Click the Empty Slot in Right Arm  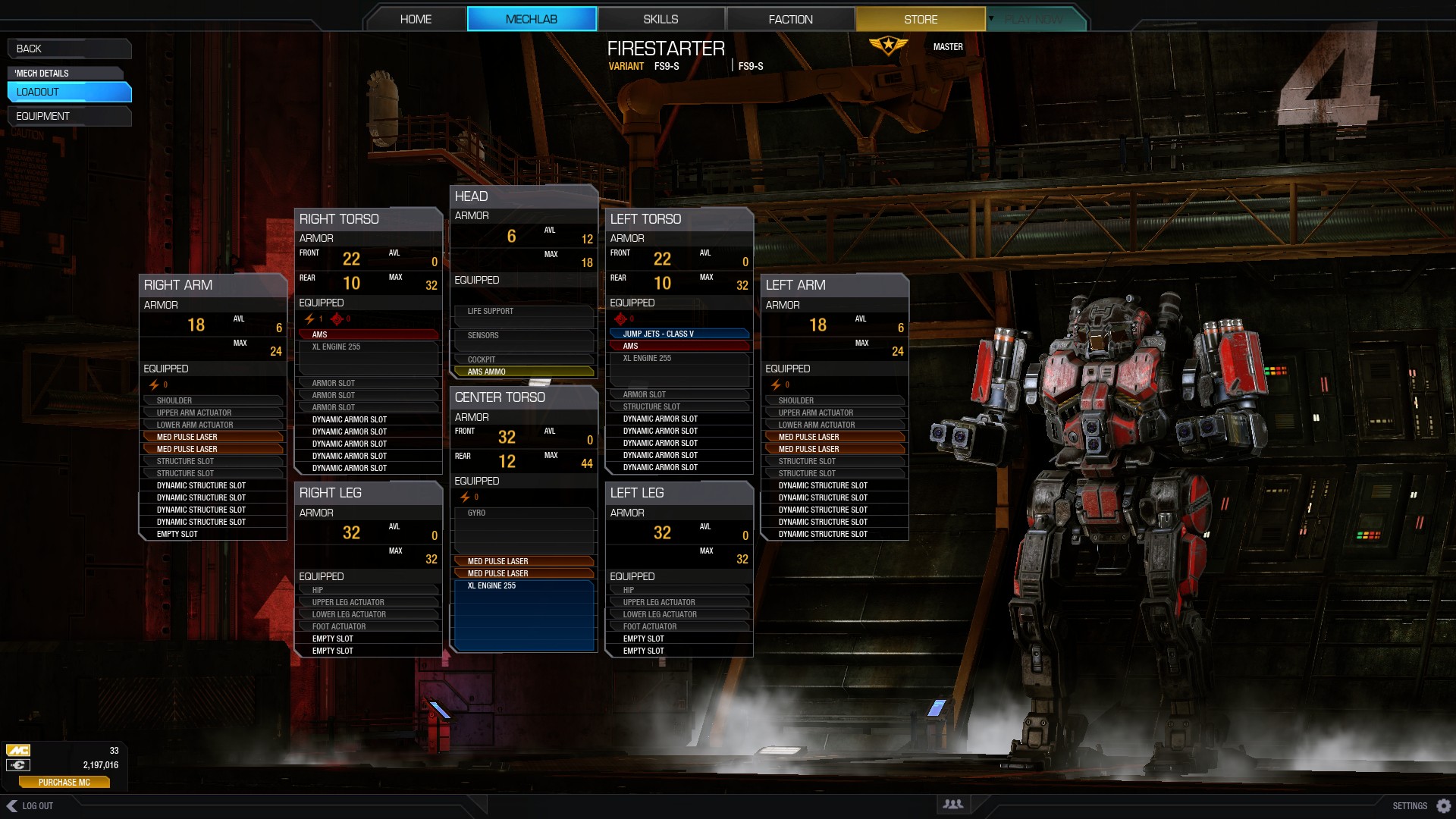point(212,534)
